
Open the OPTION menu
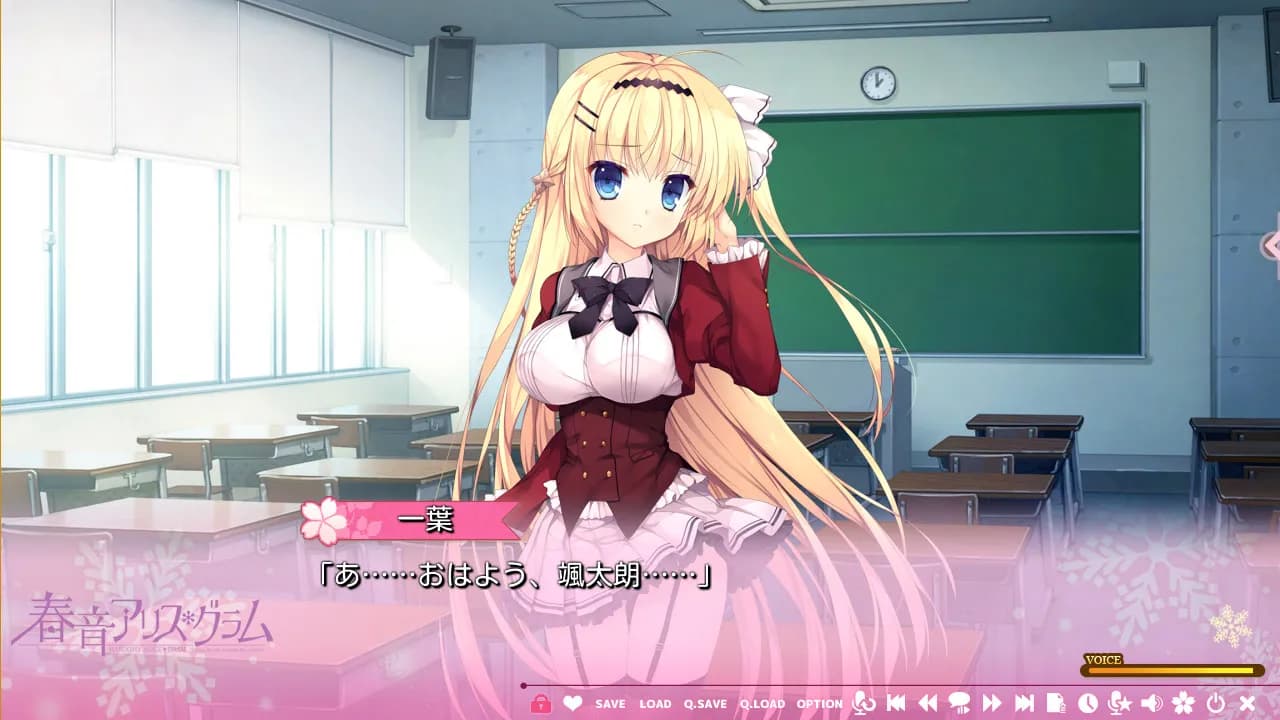[817, 704]
